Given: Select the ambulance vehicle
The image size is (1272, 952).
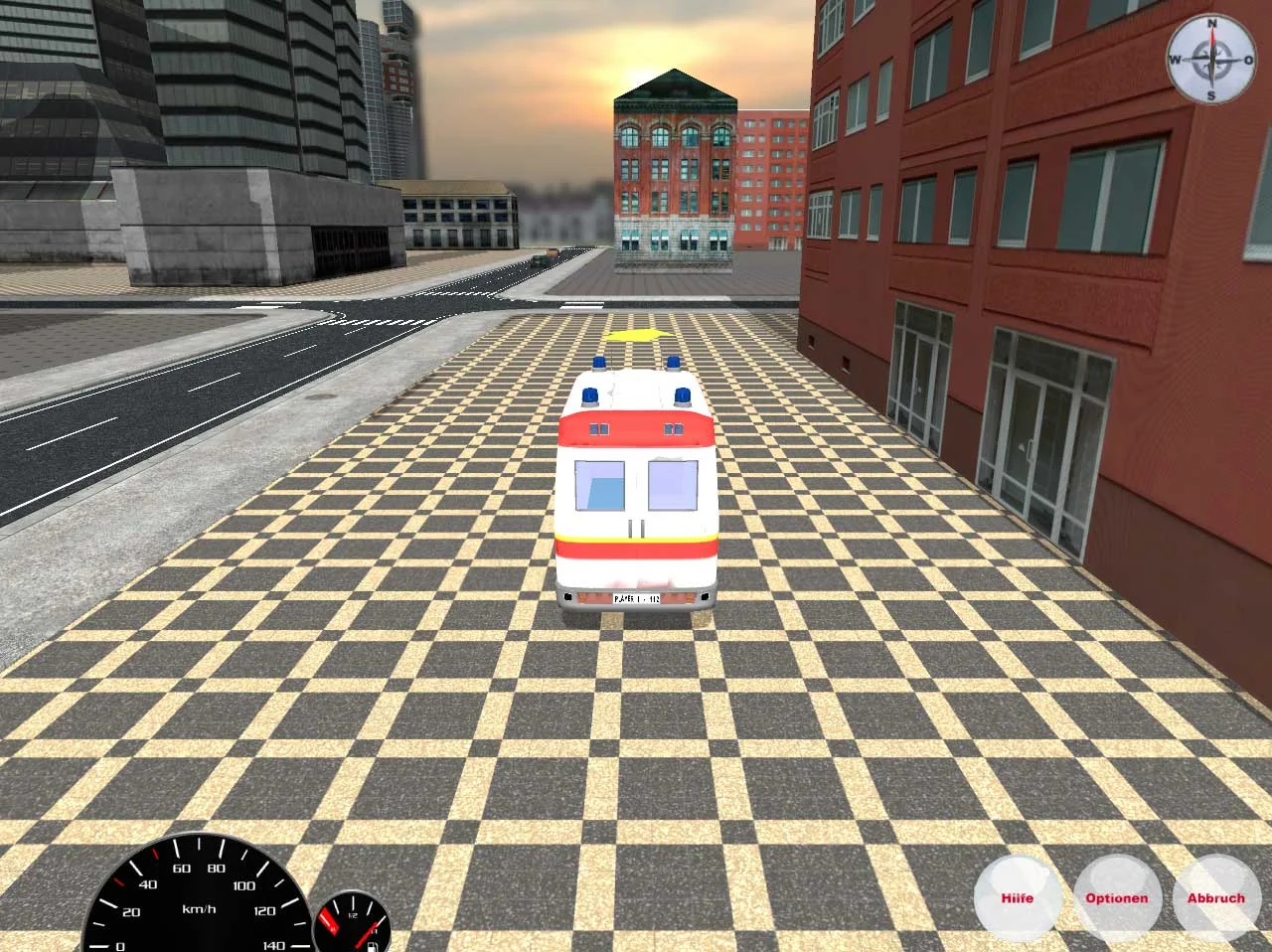Looking at the screenshot, I should pos(636,487).
